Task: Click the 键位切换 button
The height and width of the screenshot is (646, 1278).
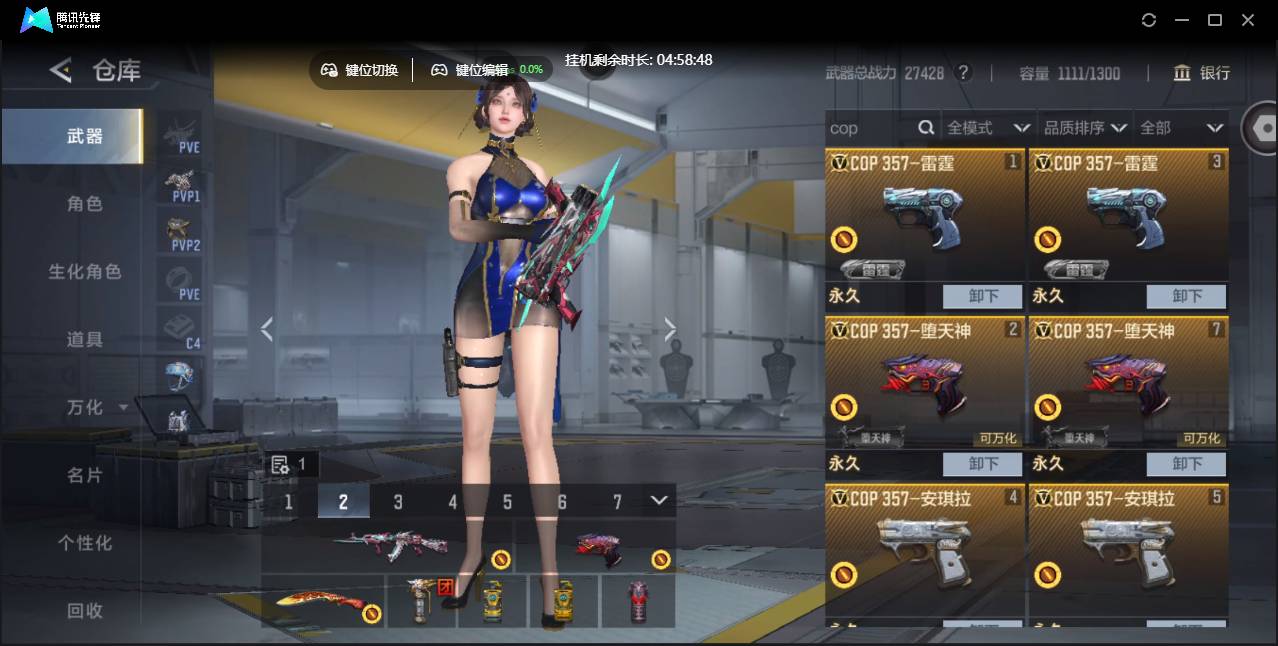Action: pos(360,70)
